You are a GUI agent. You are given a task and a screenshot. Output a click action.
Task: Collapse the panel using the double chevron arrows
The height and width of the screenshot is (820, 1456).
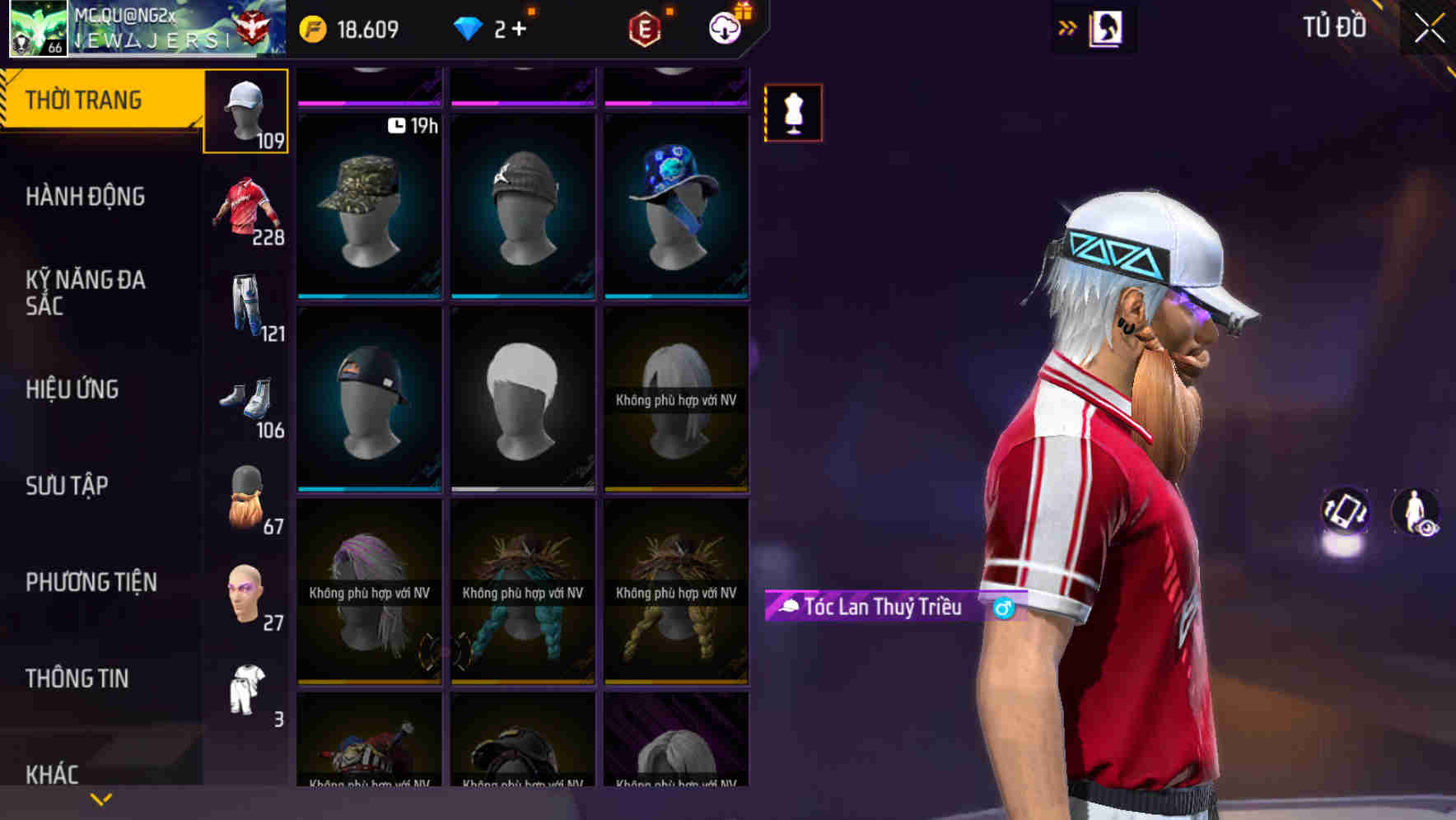click(x=1067, y=27)
